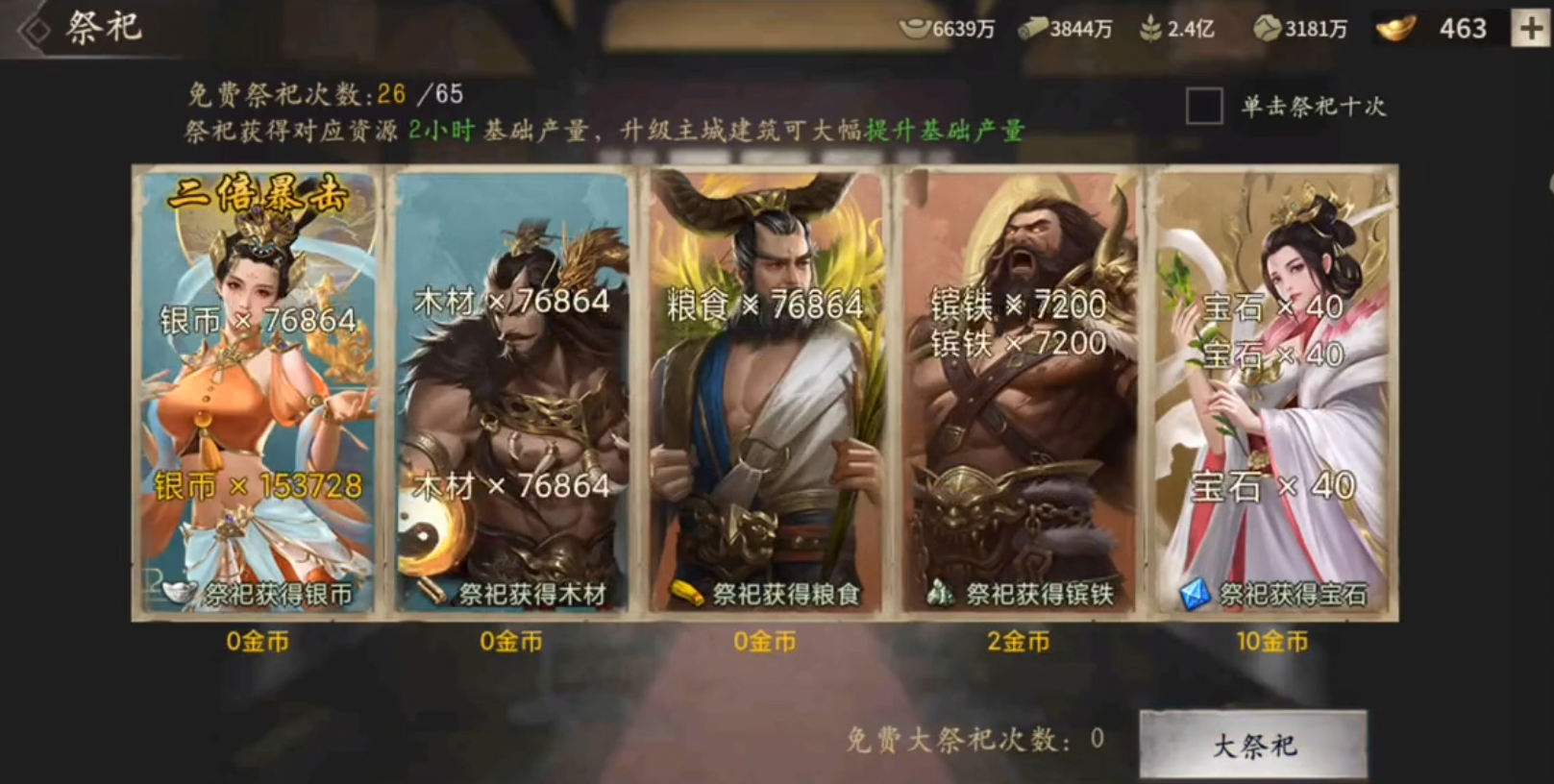Image resolution: width=1554 pixels, height=784 pixels.
Task: Click the grain leaf icon showing 2.4亿
Action: click(1150, 28)
